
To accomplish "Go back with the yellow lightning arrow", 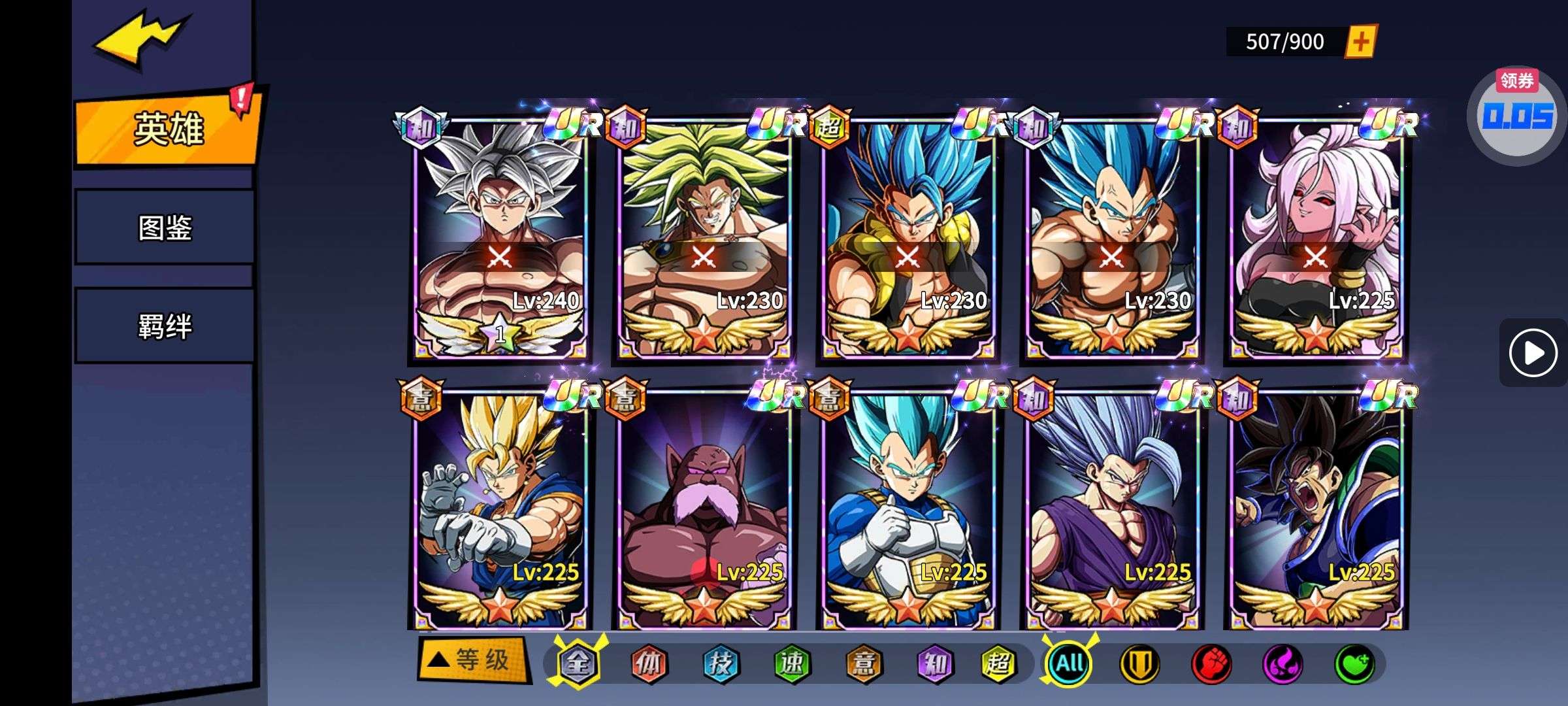I will coord(140,41).
